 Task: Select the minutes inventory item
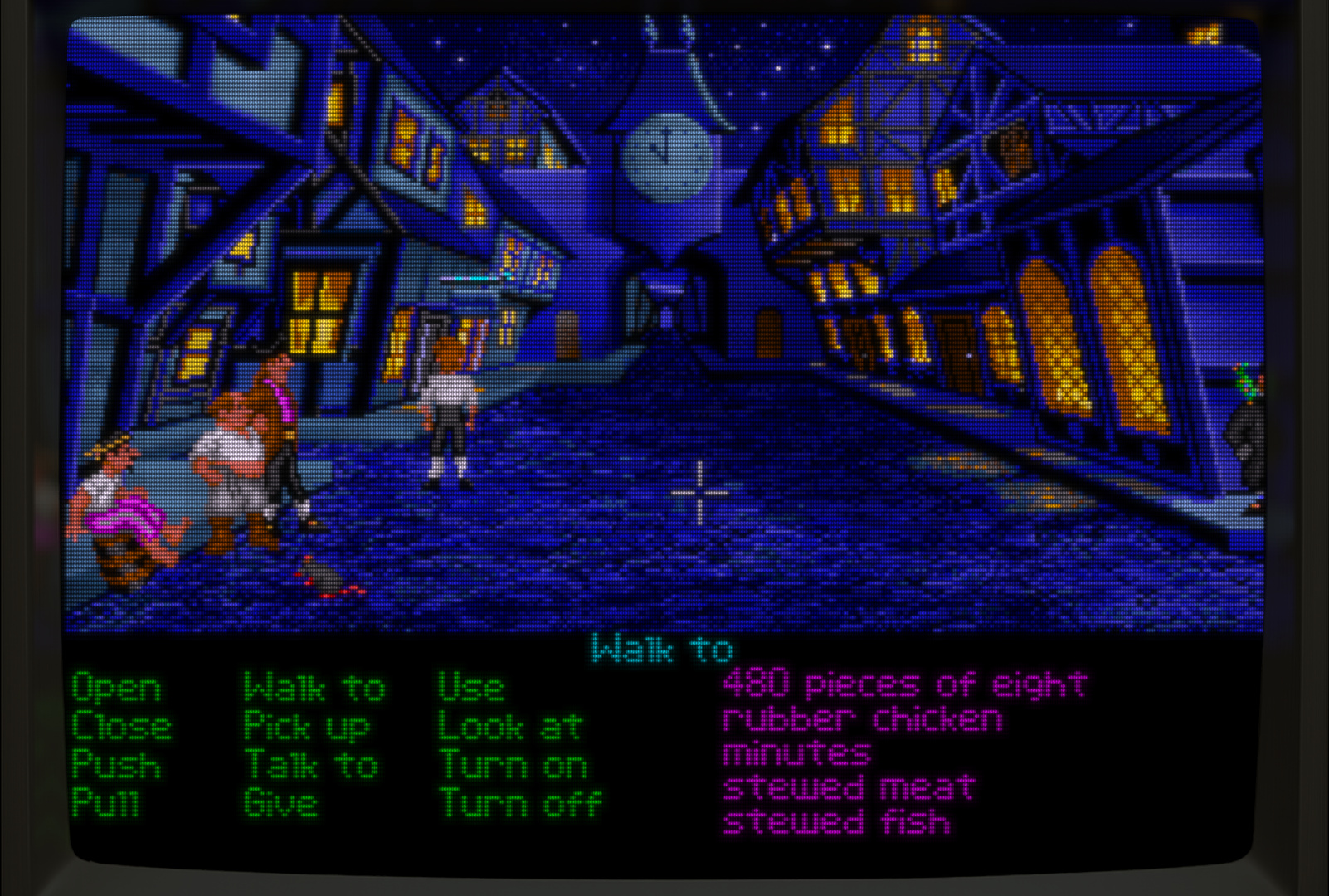(796, 754)
